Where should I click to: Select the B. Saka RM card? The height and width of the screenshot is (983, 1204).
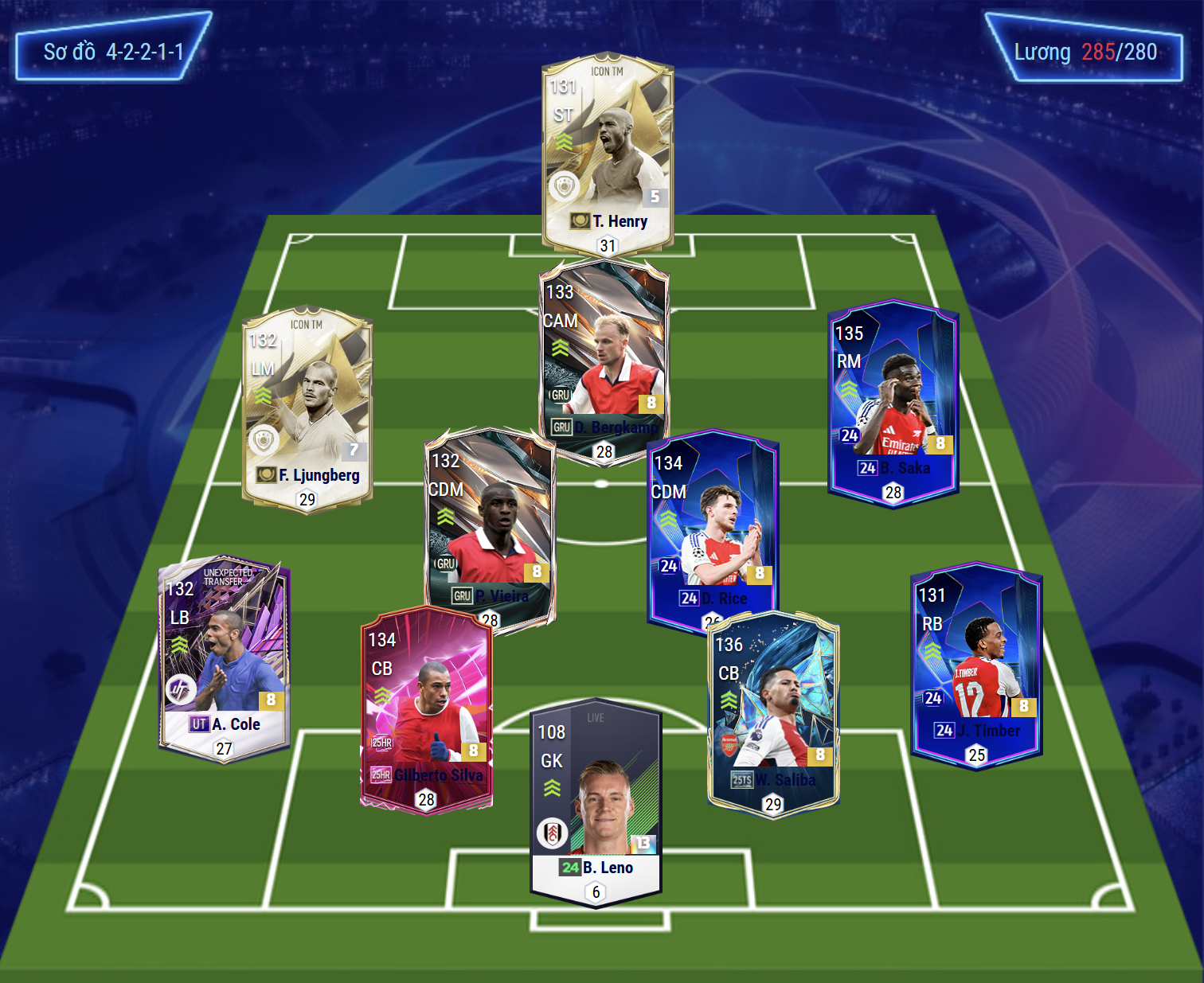(893, 398)
